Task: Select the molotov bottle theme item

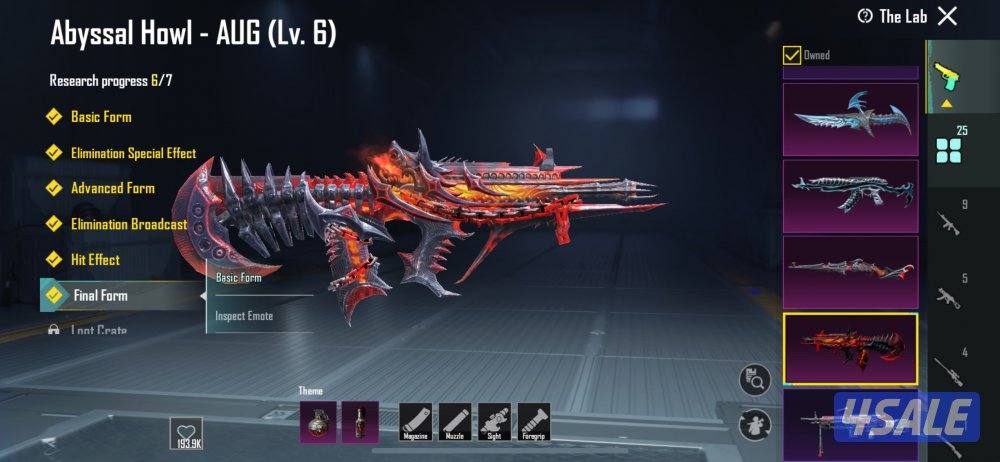Action: 360,421
